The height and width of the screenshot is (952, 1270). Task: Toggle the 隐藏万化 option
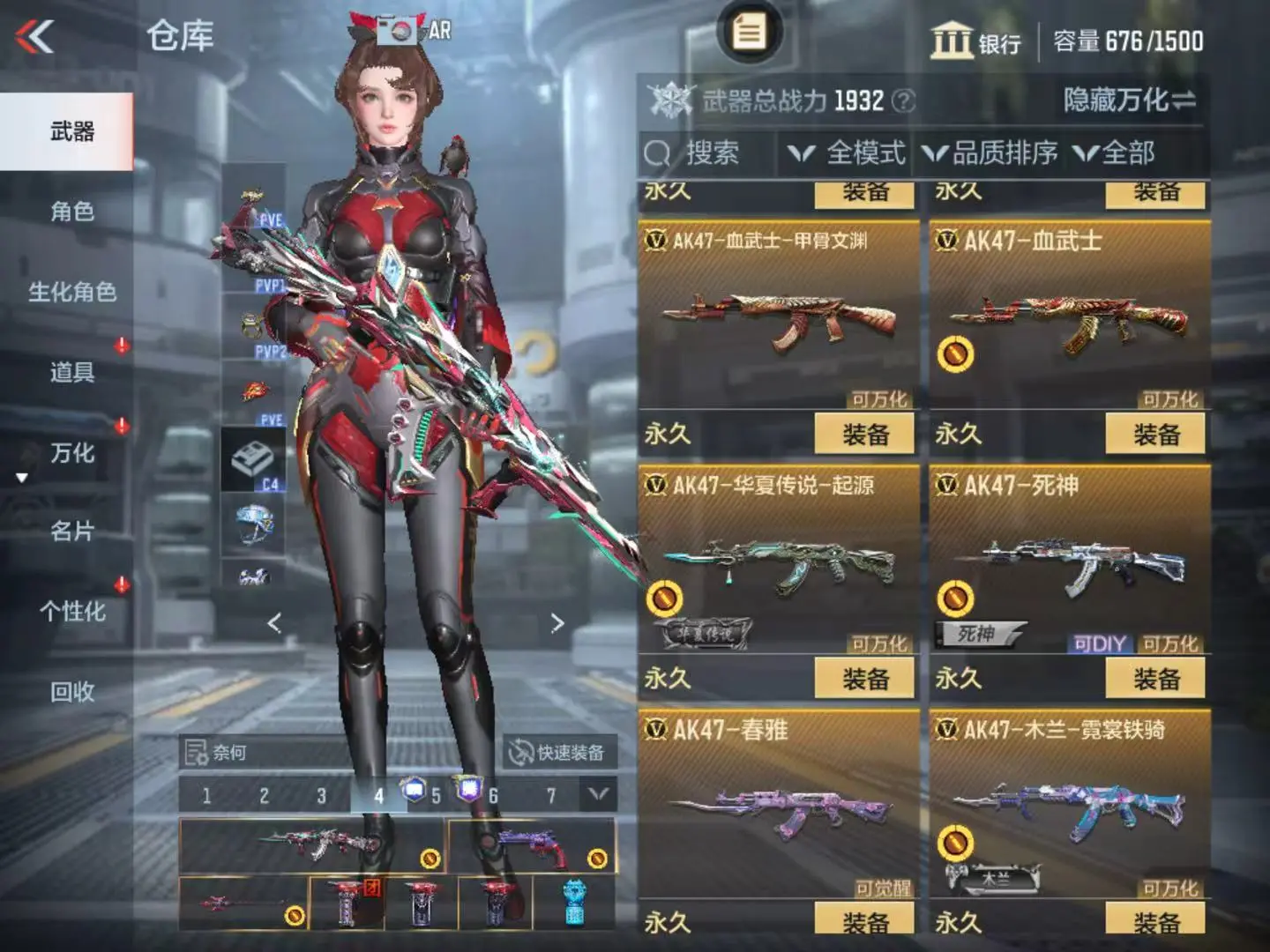click(1129, 100)
